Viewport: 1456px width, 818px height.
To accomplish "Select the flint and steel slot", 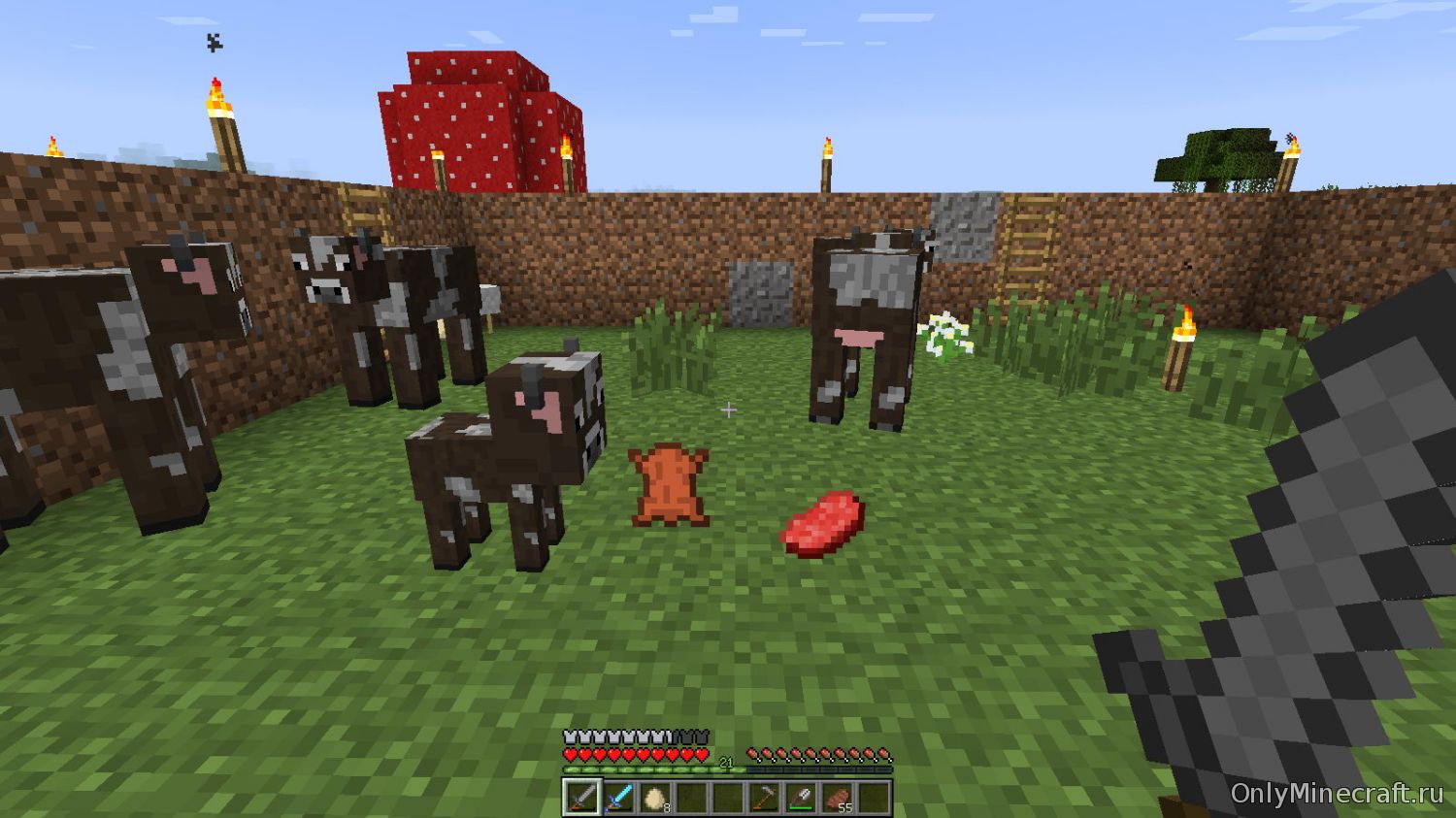I will (801, 798).
